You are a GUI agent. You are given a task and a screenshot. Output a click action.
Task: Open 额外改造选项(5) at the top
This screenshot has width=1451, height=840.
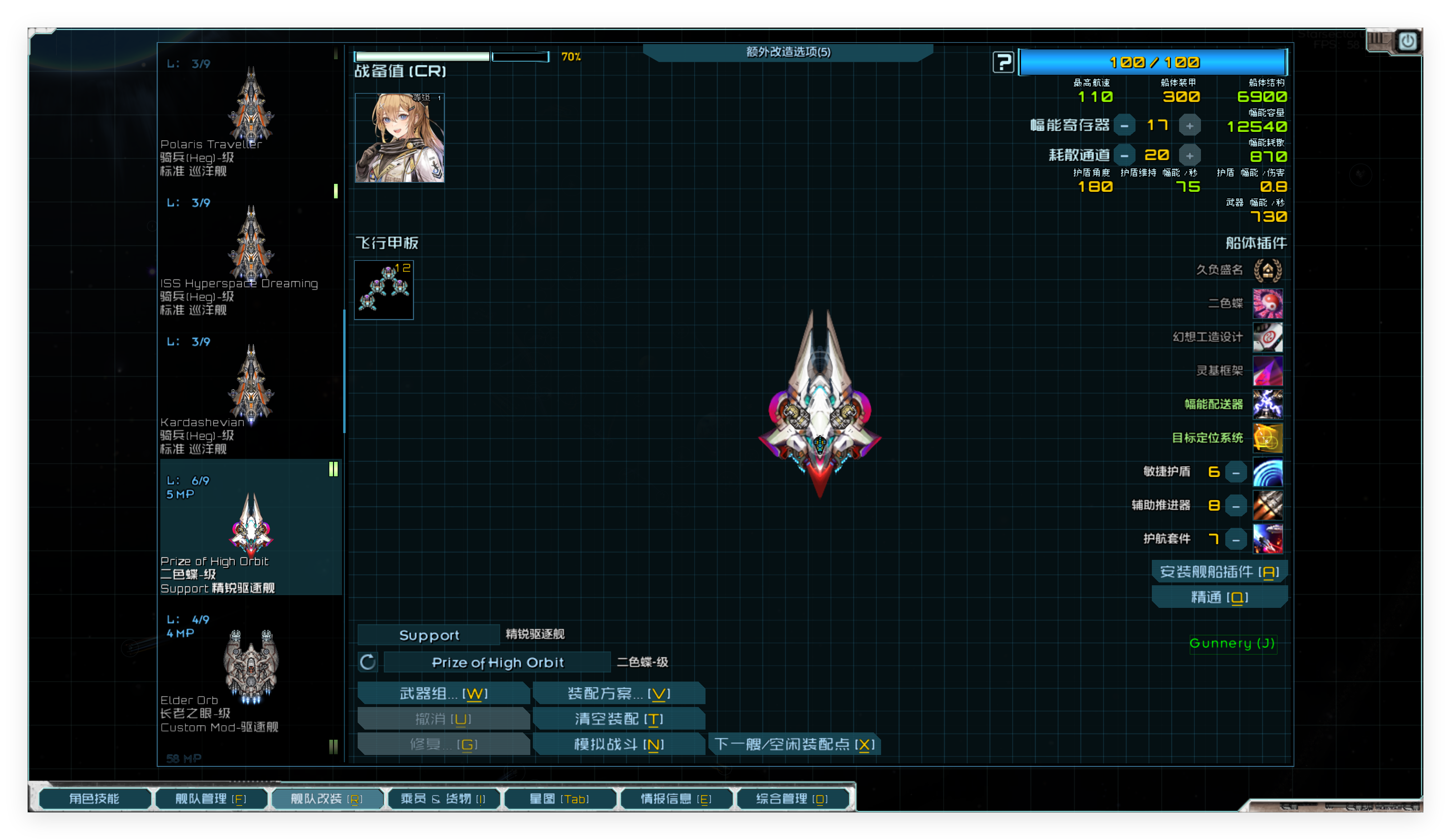click(x=789, y=52)
